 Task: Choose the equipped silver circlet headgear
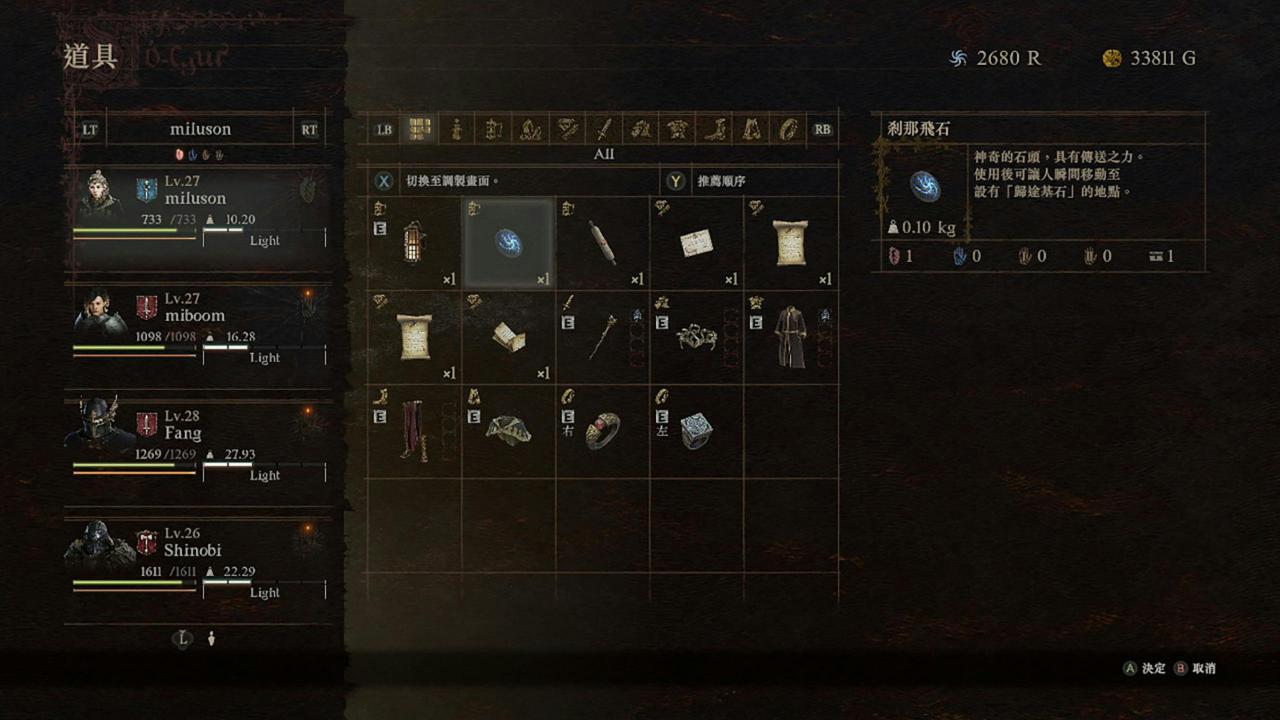(696, 337)
